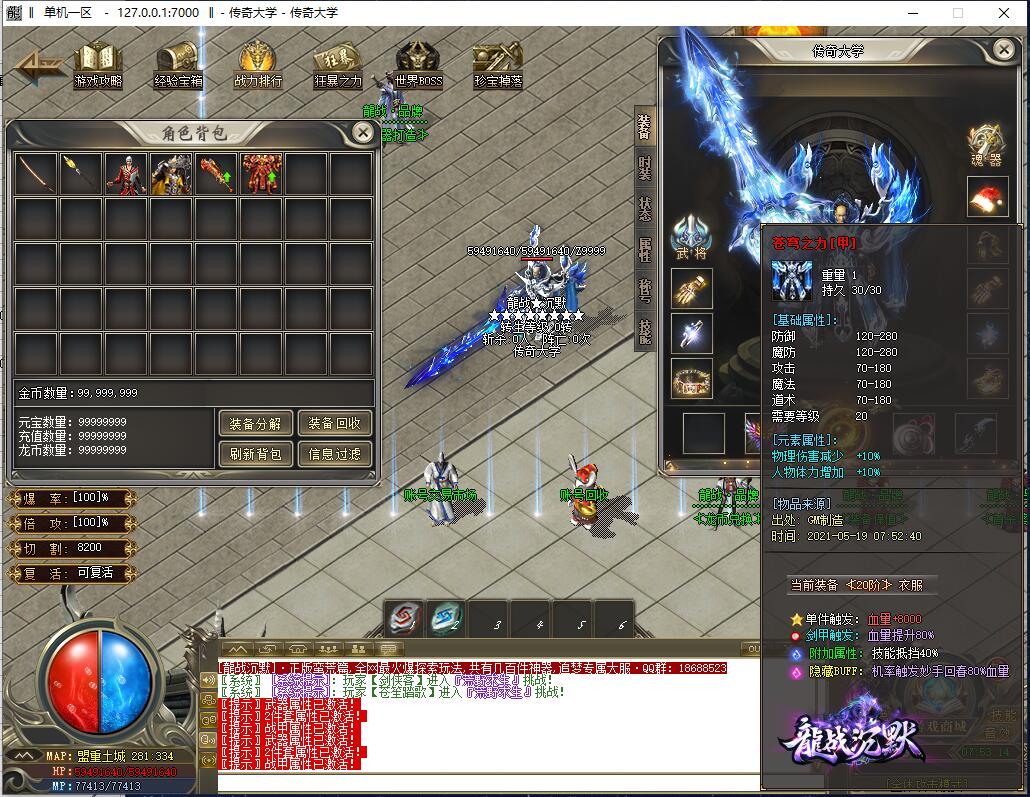Viewport: 1030px width, 797px height.
Task: Open the 游戏攻略 game guide icon
Action: tap(98, 63)
